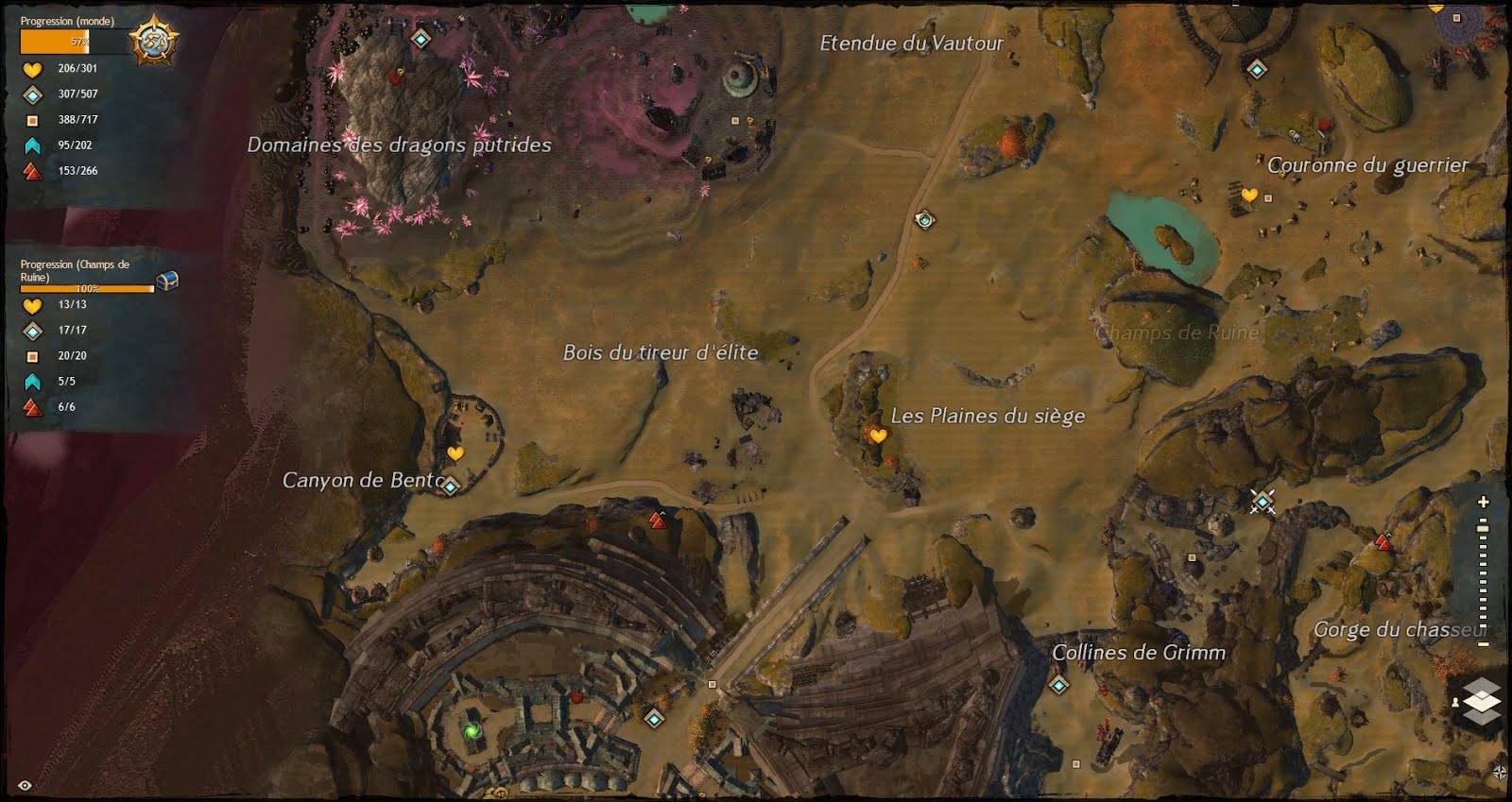The height and width of the screenshot is (802, 1512).
Task: Select the heart marker near Canyon de Bento
Action: (457, 454)
